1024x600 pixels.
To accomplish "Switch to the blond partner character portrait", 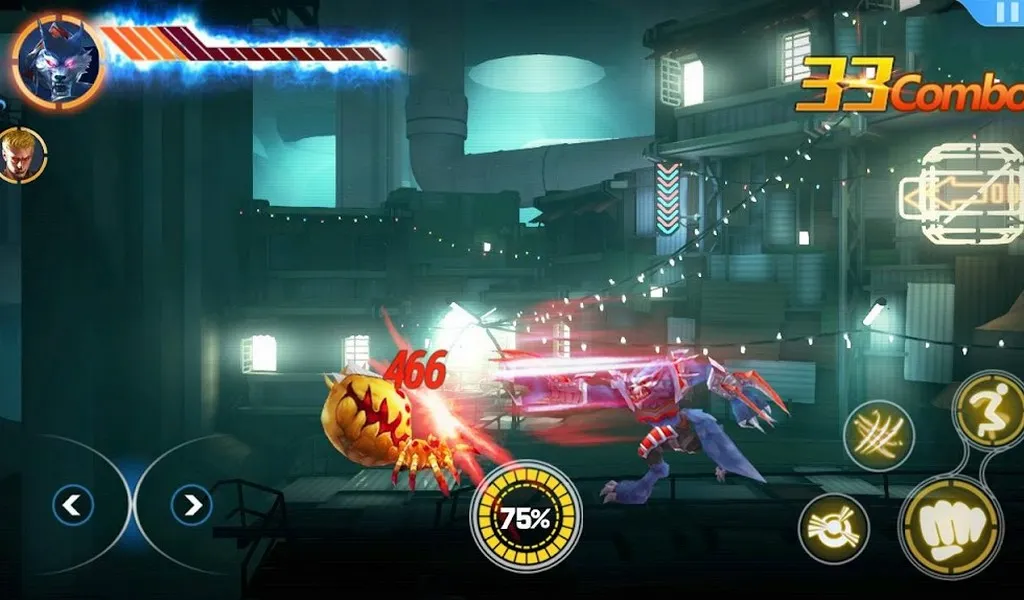I will tap(20, 155).
